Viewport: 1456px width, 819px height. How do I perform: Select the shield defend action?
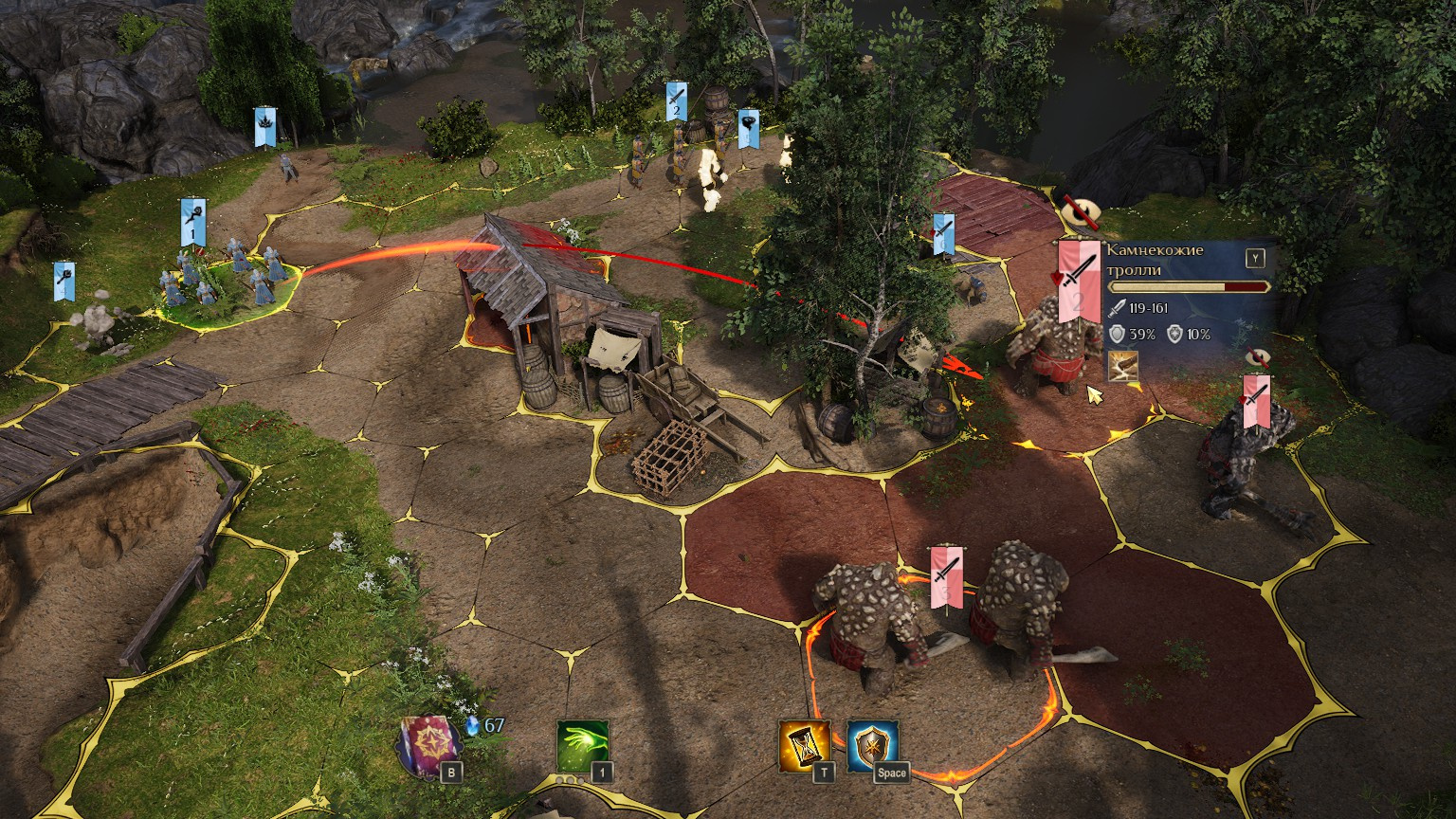872,746
